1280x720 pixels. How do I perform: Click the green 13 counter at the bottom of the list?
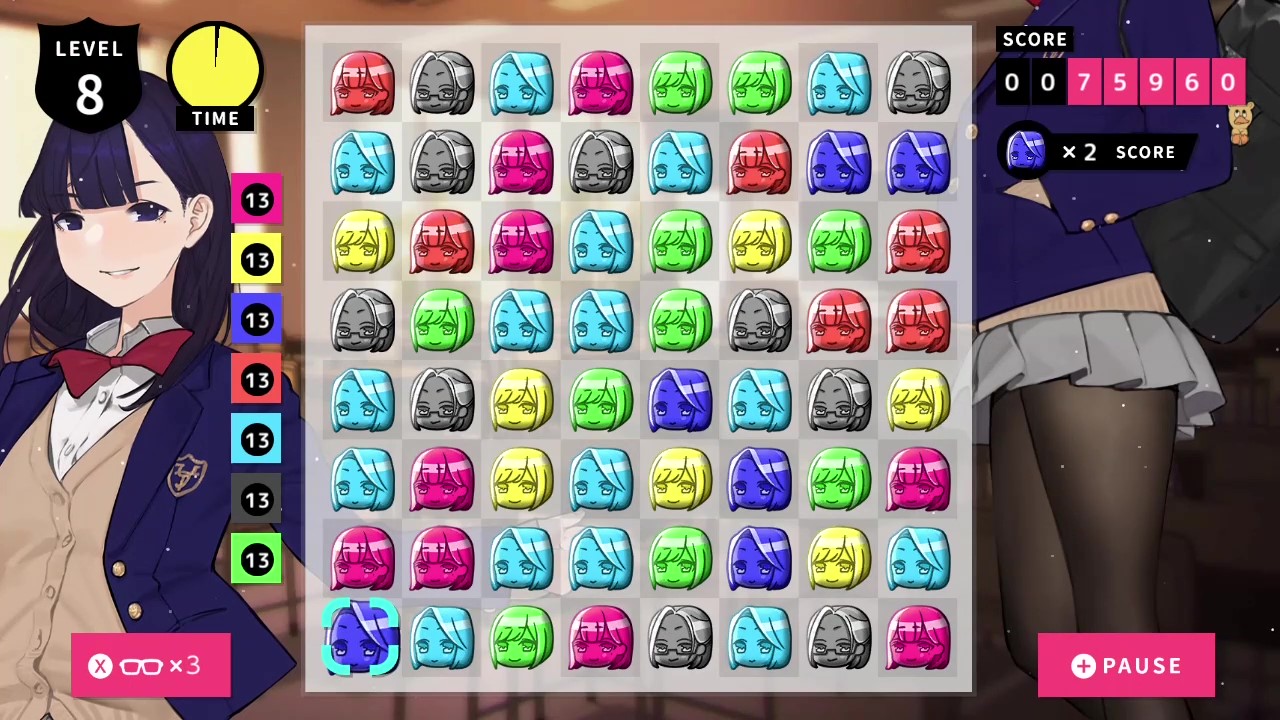click(x=258, y=560)
